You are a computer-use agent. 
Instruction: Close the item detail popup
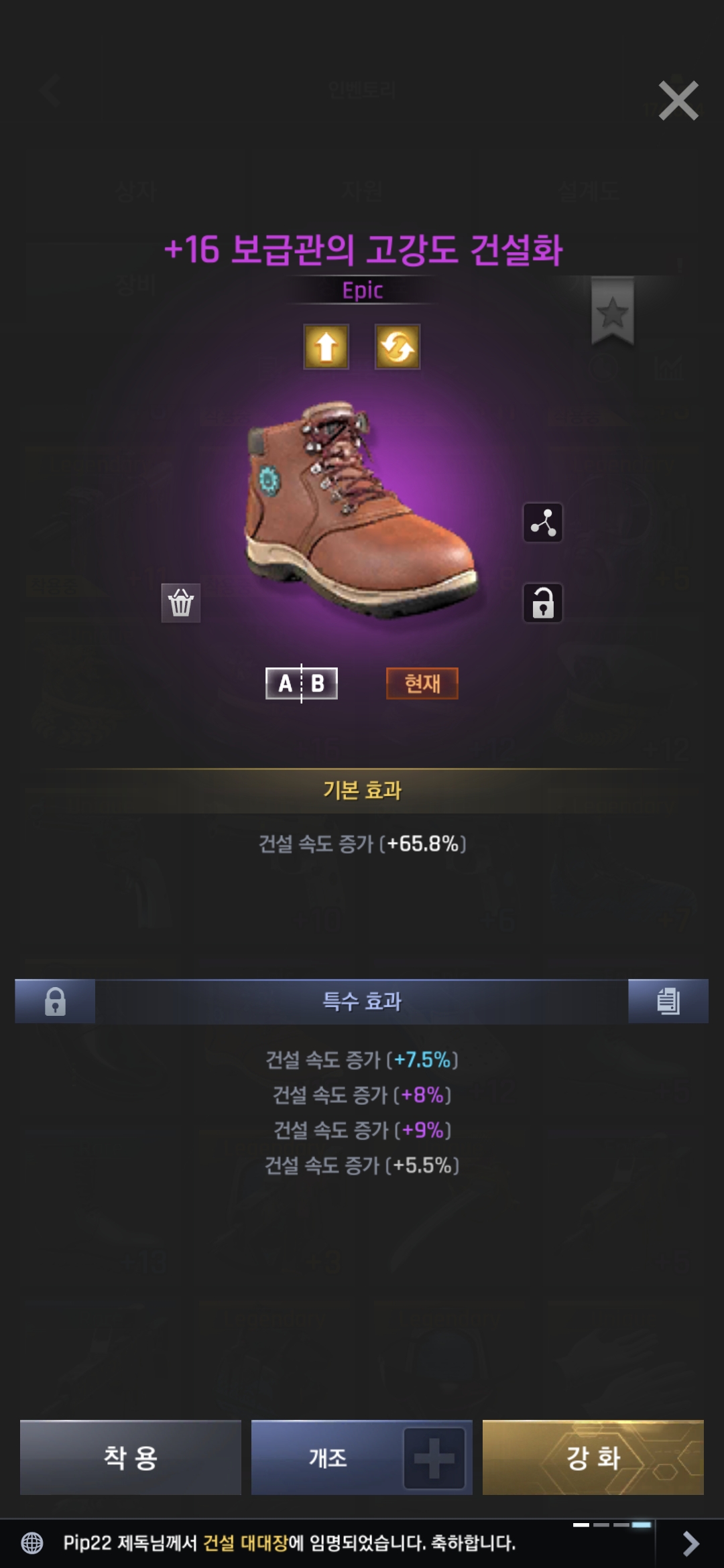(x=678, y=101)
